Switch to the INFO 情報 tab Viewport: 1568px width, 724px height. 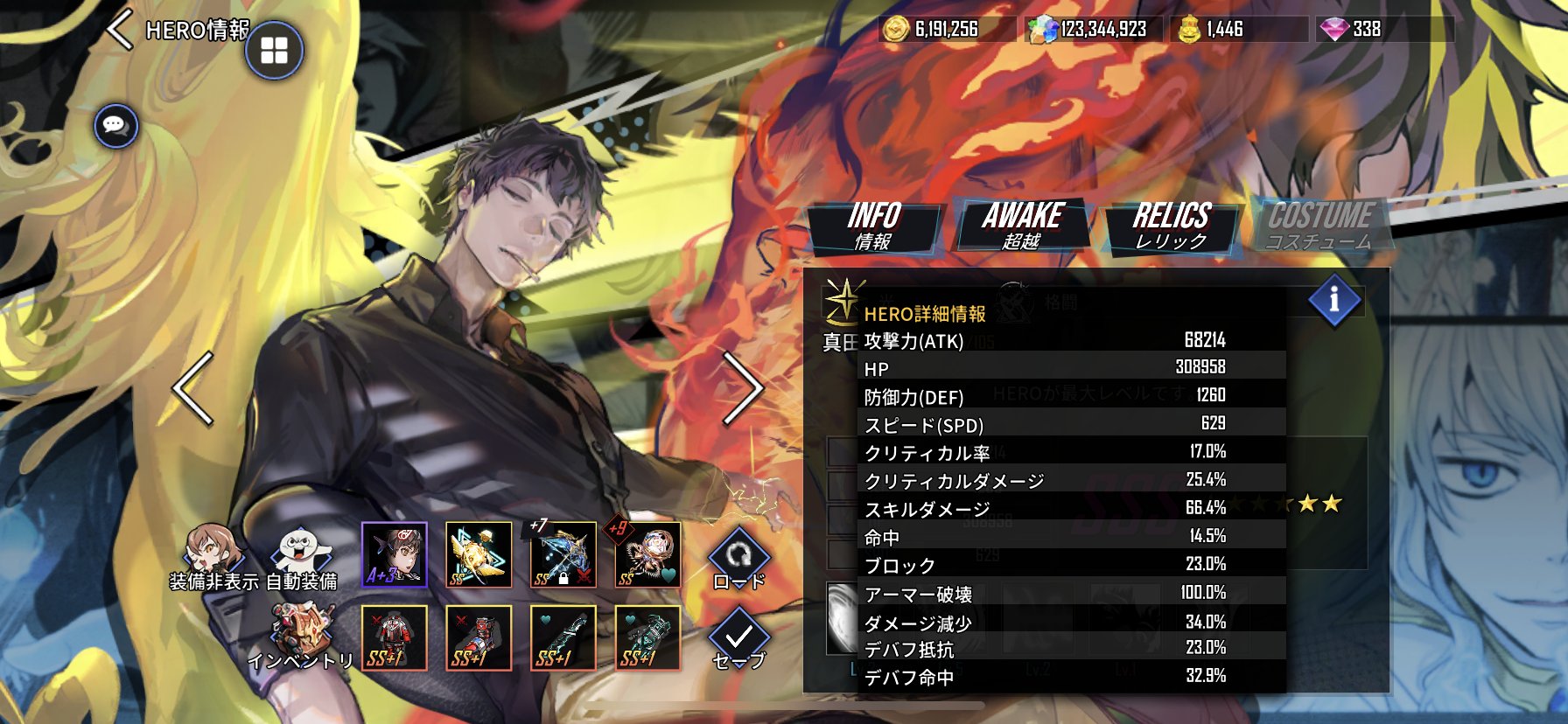[x=874, y=226]
